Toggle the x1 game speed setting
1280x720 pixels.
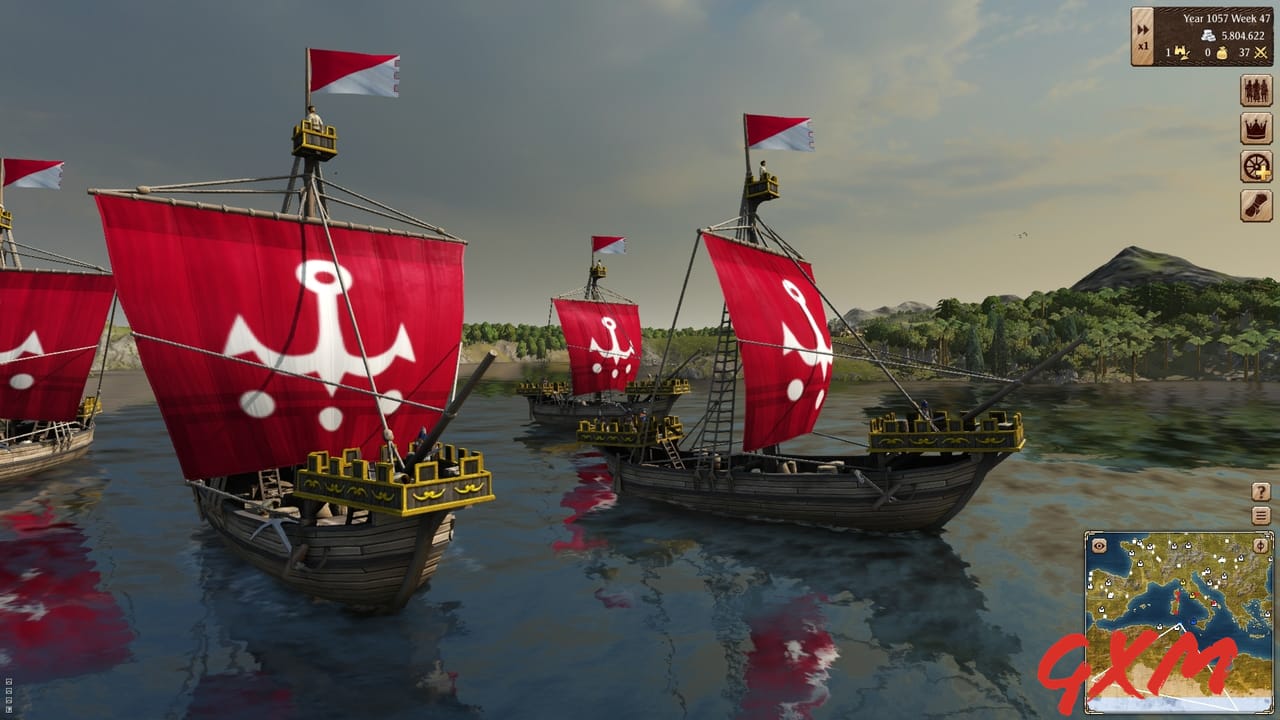coord(1142,47)
